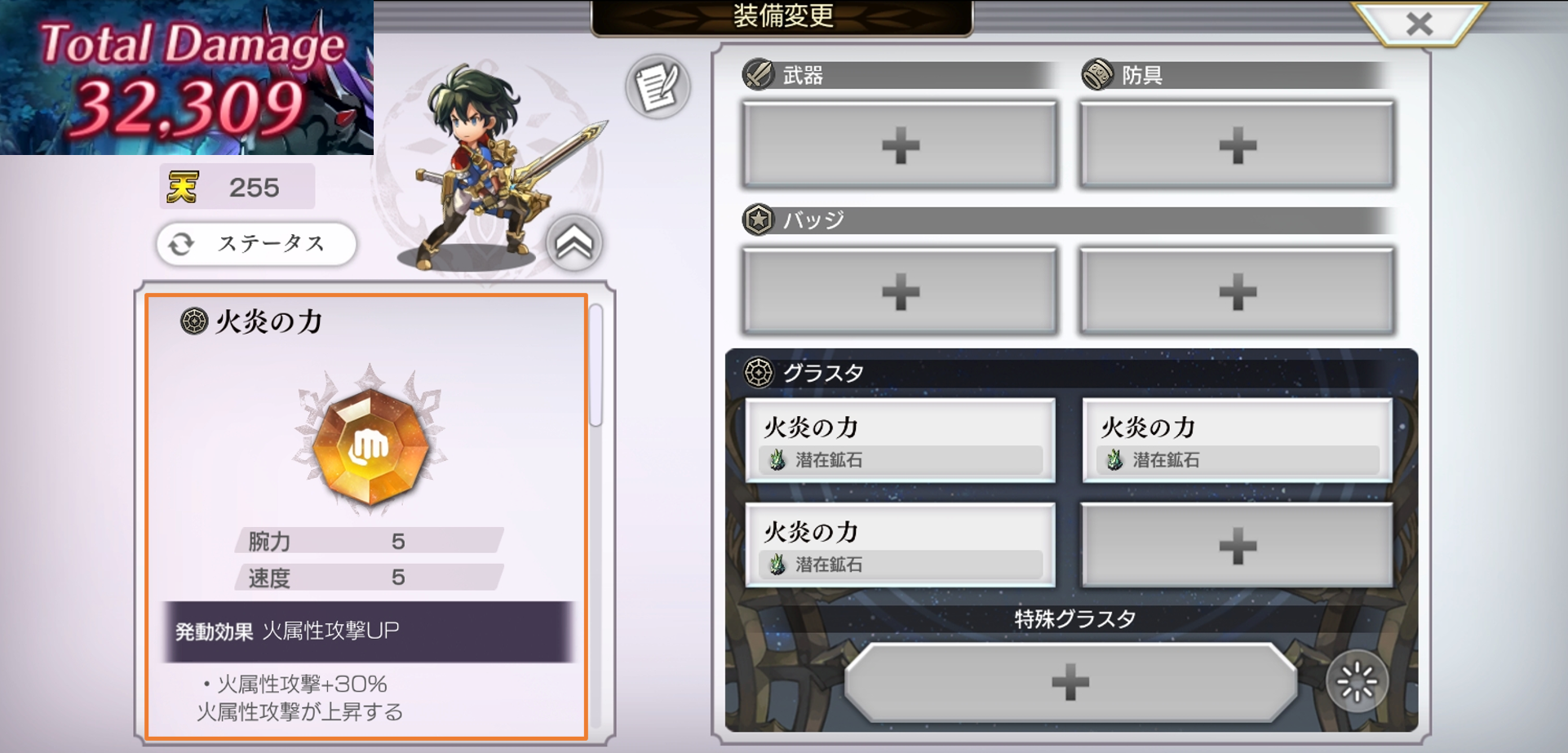Screen dimensions: 1568x753
Task: Add armor in the 防具 slot
Action: [x=1236, y=146]
